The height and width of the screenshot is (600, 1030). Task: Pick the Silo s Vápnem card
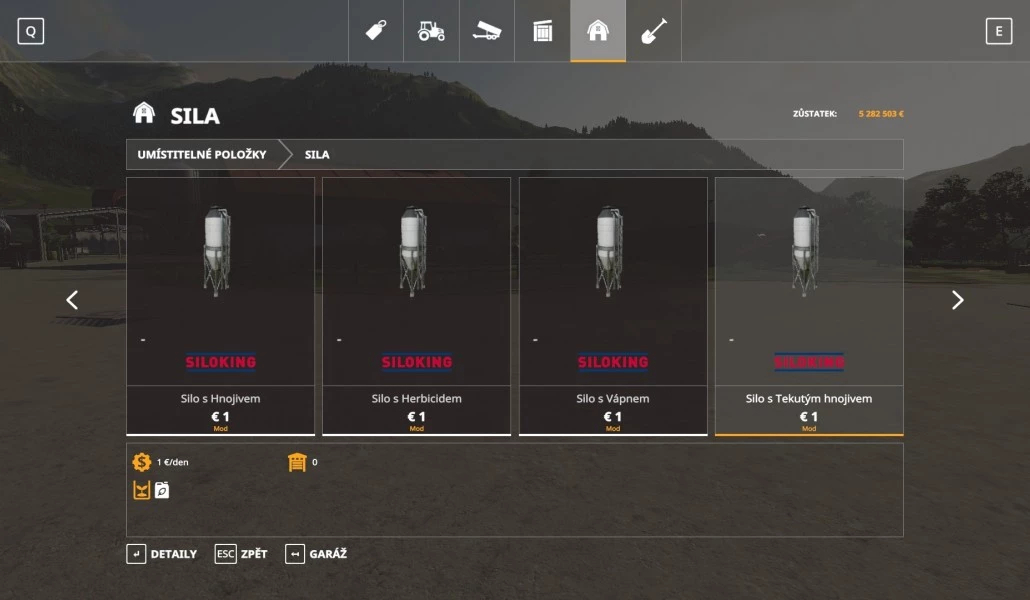[612, 306]
